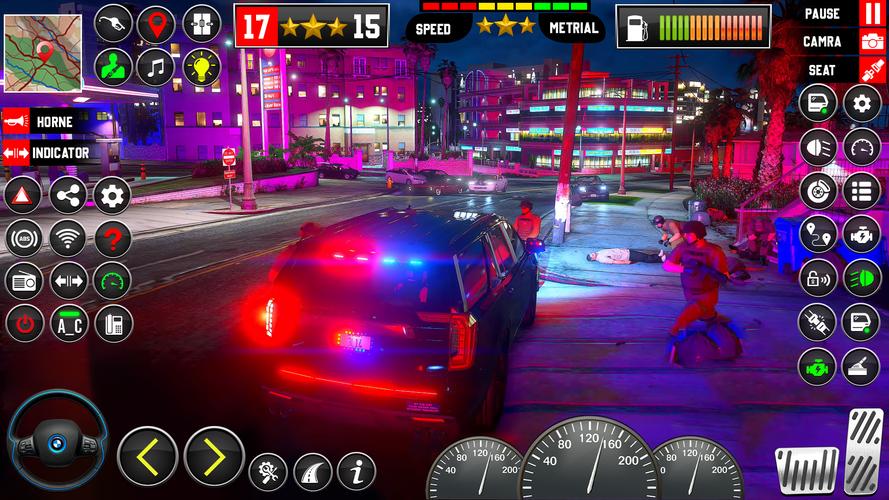The width and height of the screenshot is (889, 500).
Task: Activate the hazard warning triangle button
Action: click(23, 195)
